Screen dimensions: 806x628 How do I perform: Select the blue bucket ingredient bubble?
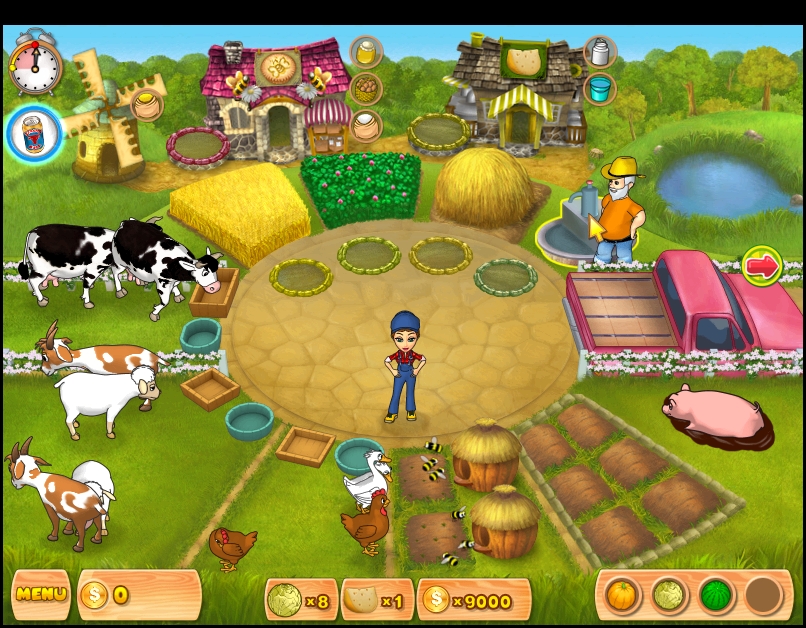point(600,89)
